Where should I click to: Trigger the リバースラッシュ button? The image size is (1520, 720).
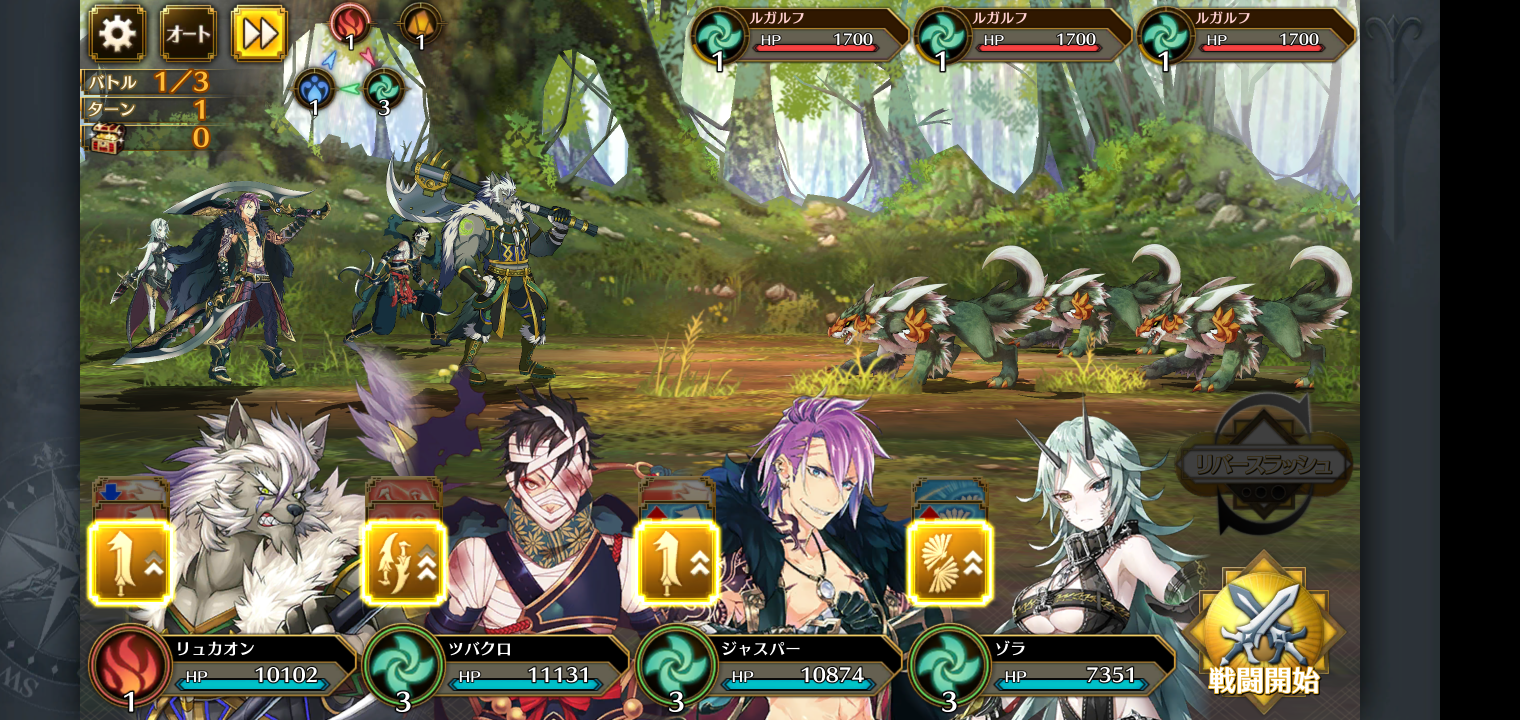pos(1265,466)
